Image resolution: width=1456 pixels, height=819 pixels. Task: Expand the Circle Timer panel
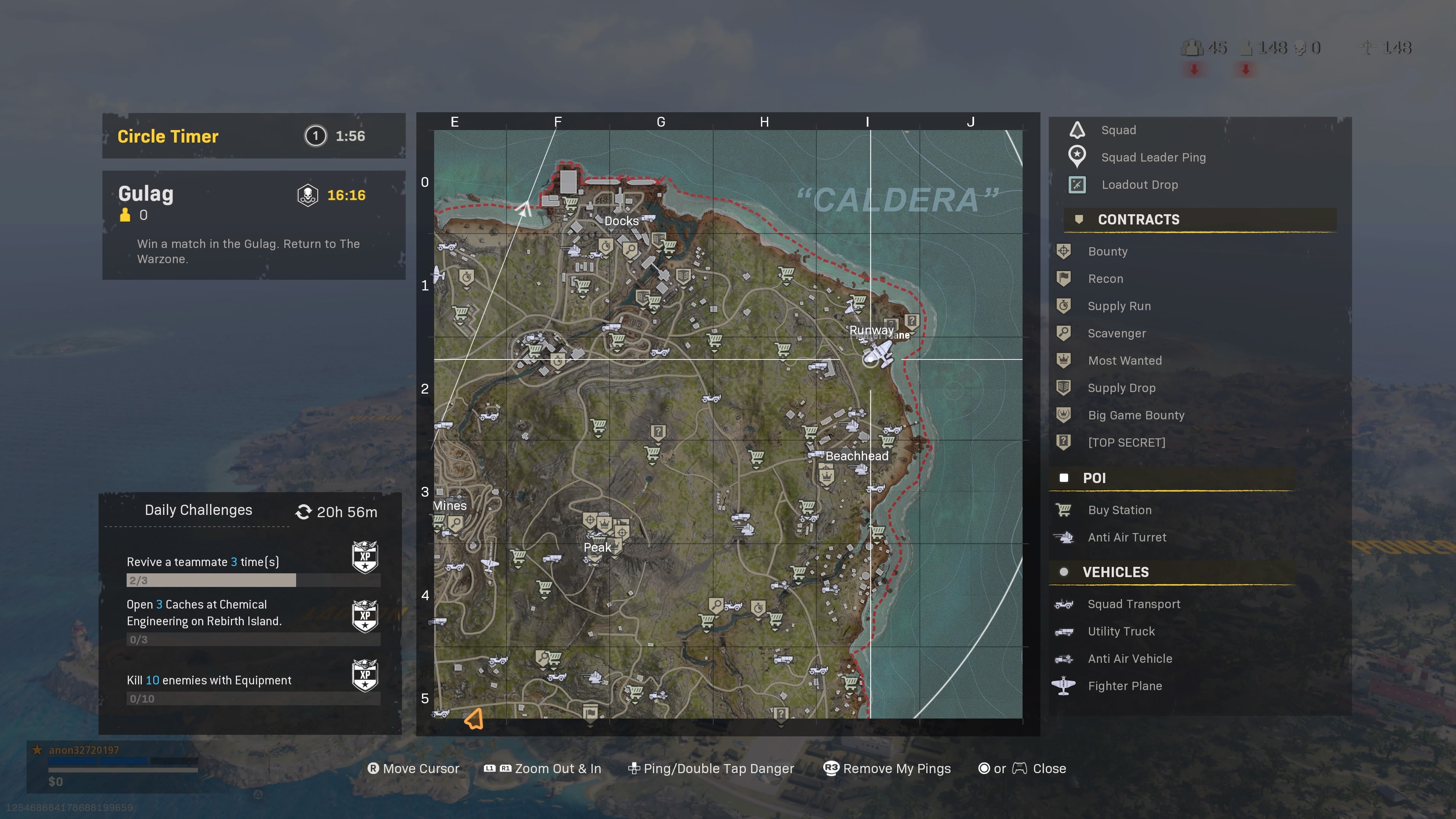tap(253, 136)
